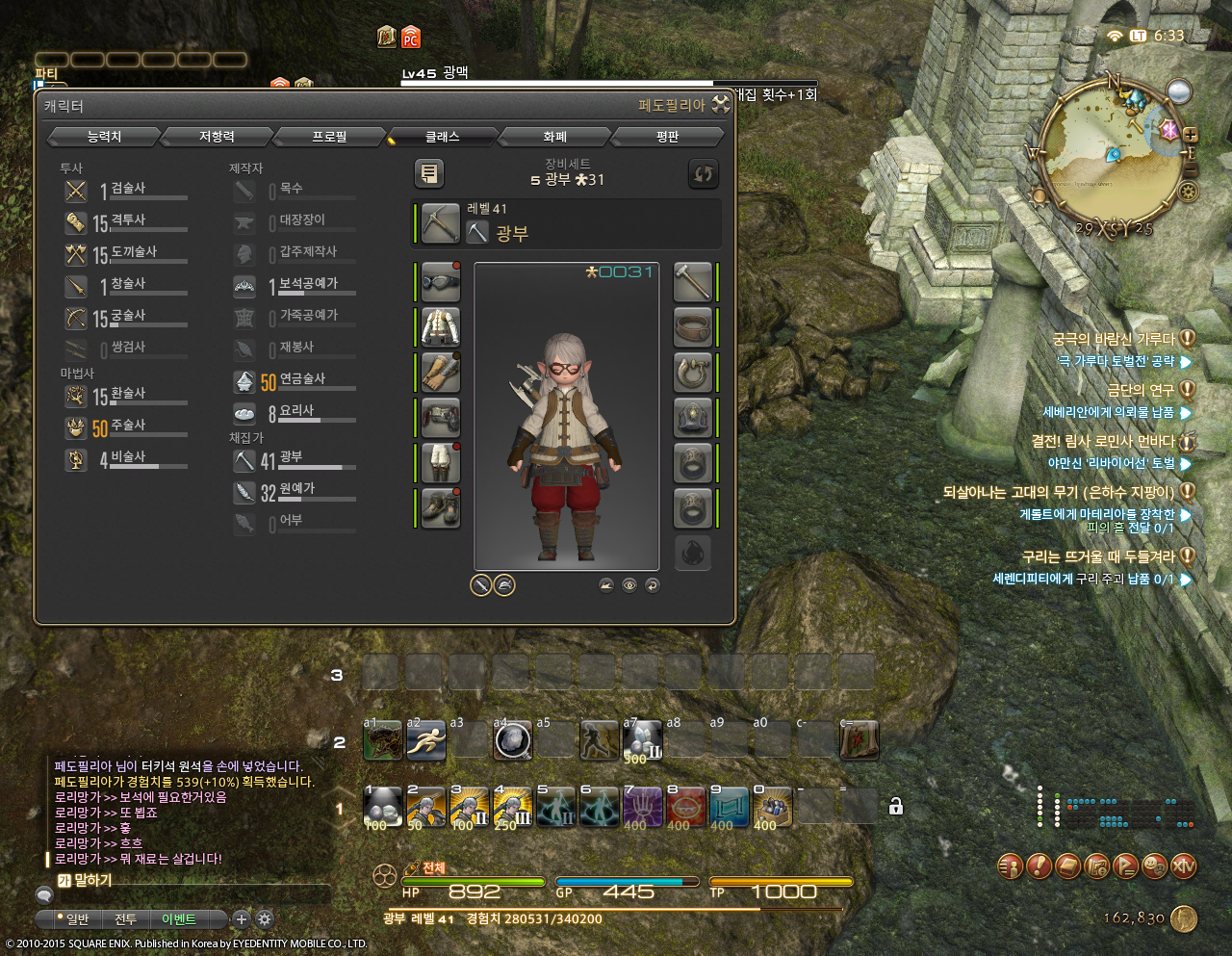Select the goggles head equipment slot
Image resolution: width=1232 pixels, height=956 pixels.
[441, 281]
